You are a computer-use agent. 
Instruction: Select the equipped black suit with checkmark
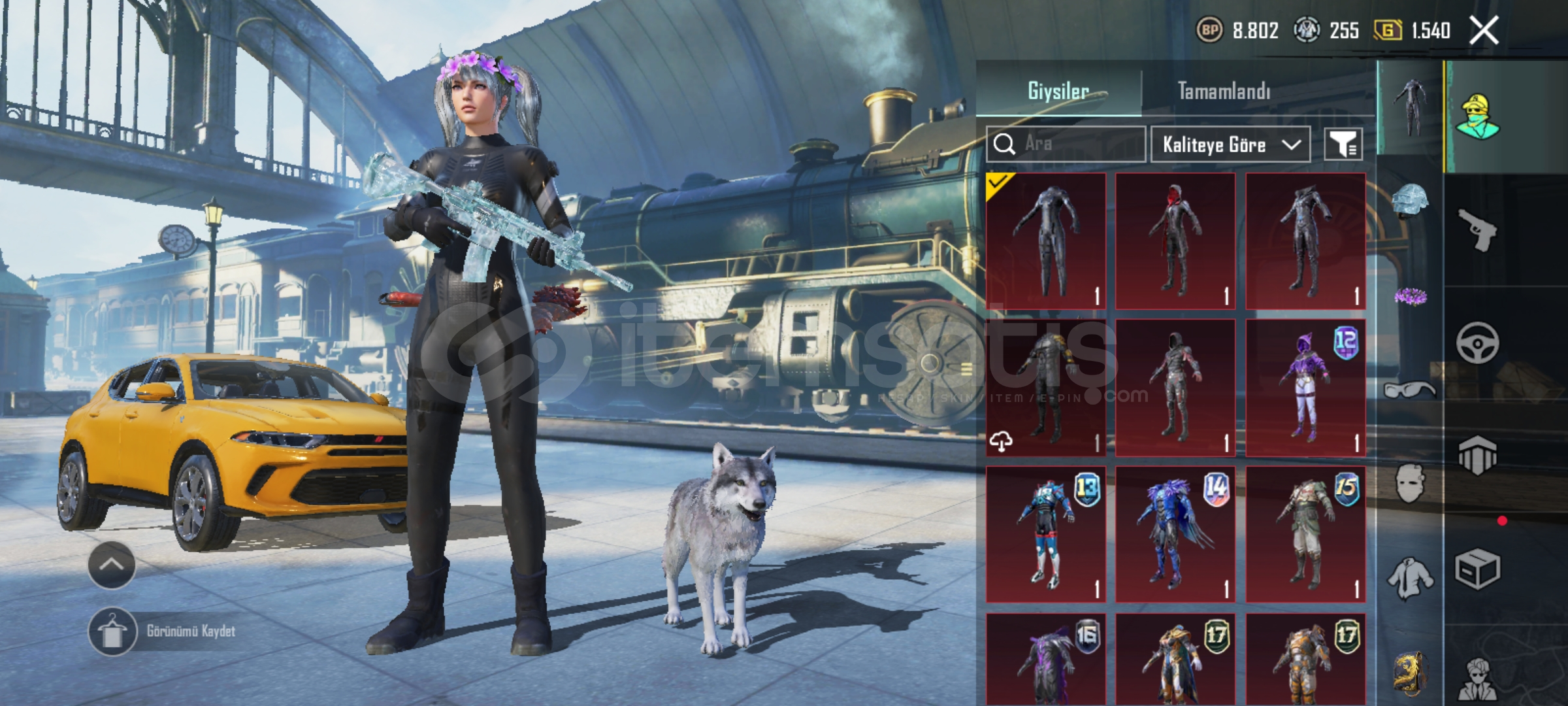pos(1046,241)
